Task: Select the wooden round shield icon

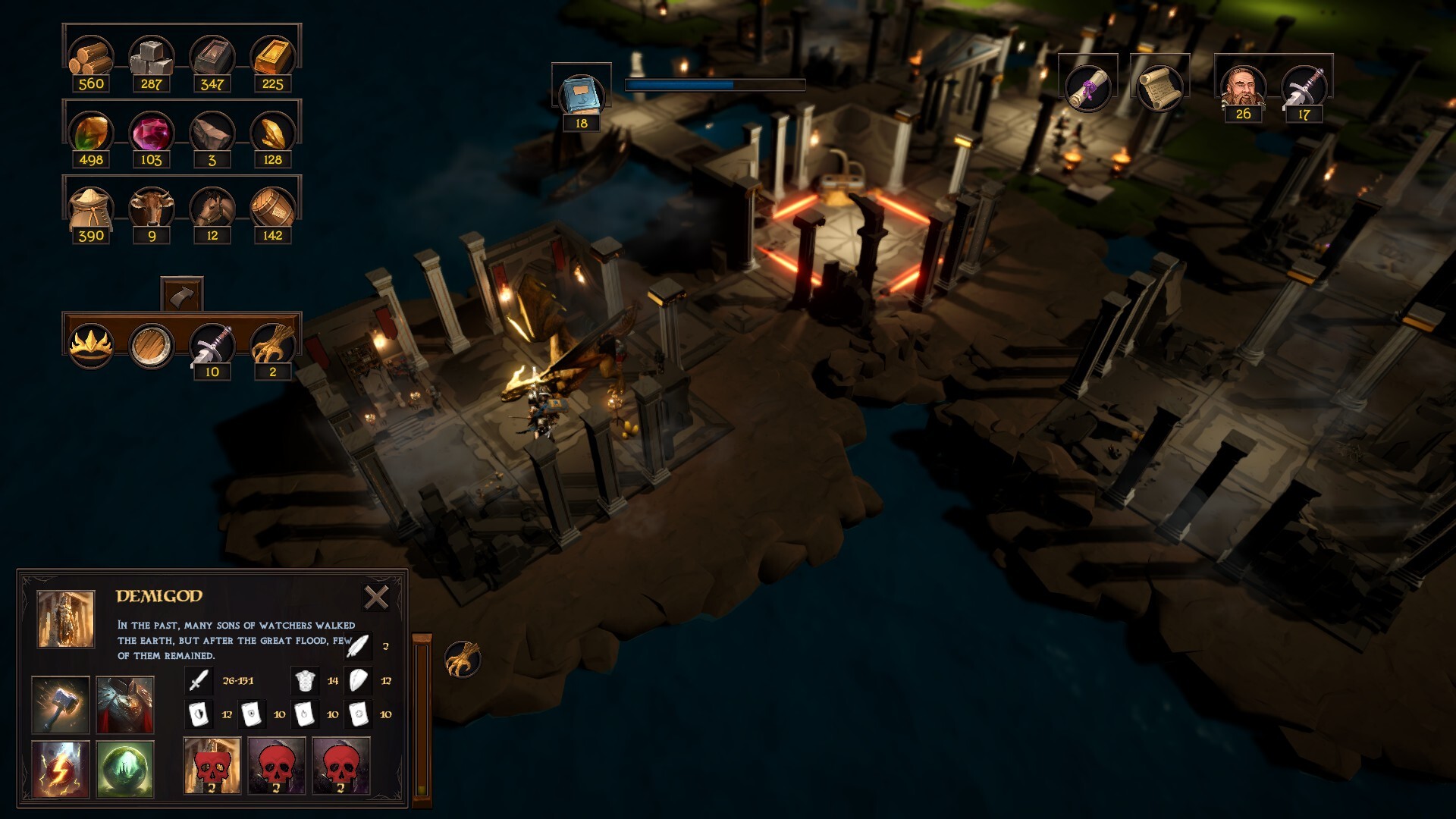Action: 151,345
